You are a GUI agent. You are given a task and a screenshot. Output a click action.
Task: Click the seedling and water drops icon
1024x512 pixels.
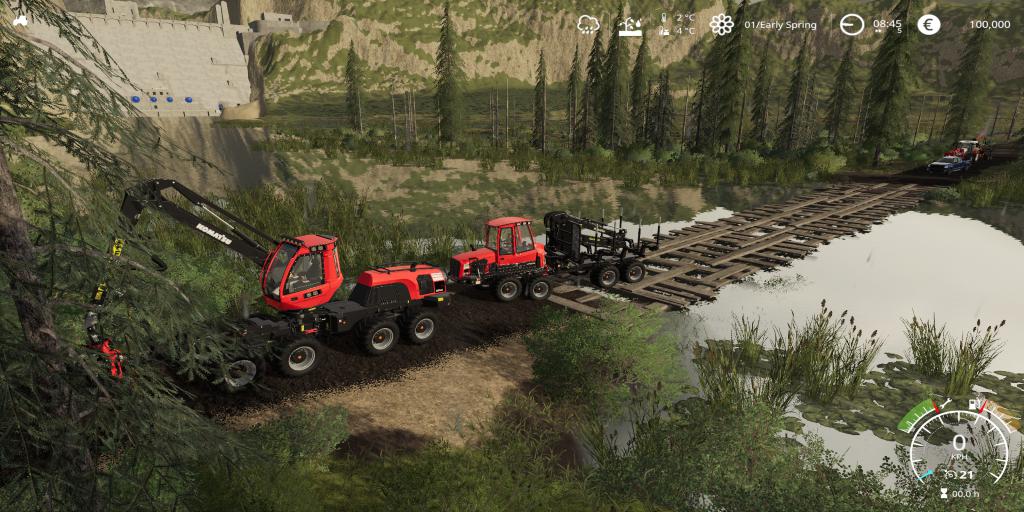[x=630, y=24]
